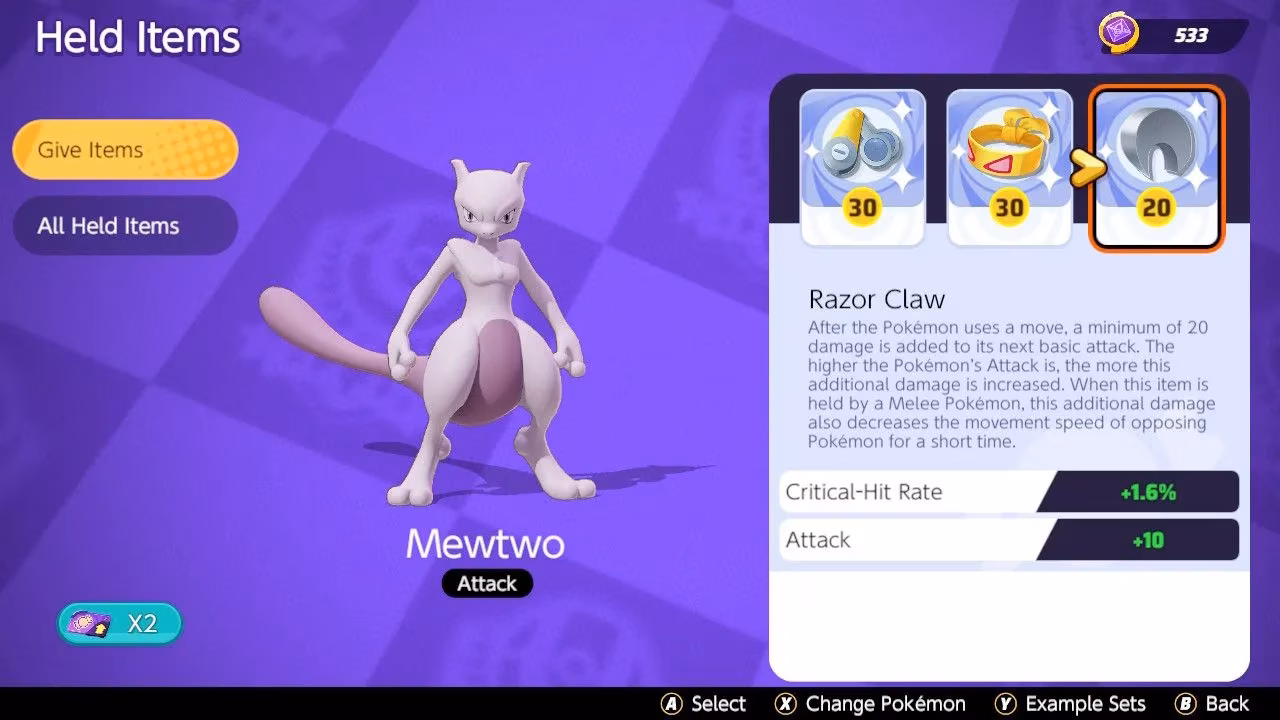Viewport: 1280px width, 720px height.
Task: Open the All Held Items tab
Action: 124,225
